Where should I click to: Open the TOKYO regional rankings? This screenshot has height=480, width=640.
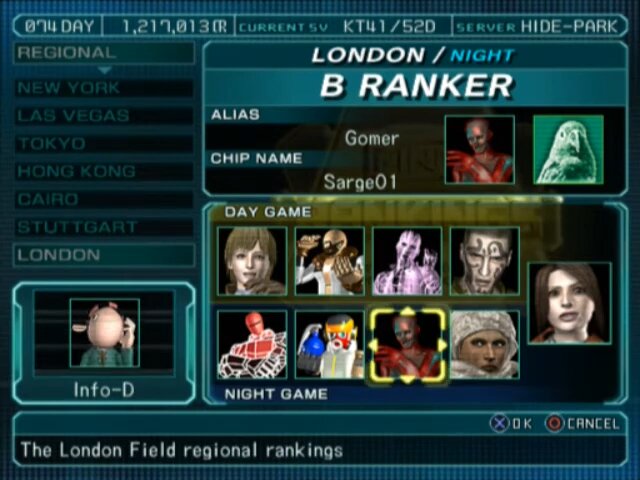tap(104, 144)
